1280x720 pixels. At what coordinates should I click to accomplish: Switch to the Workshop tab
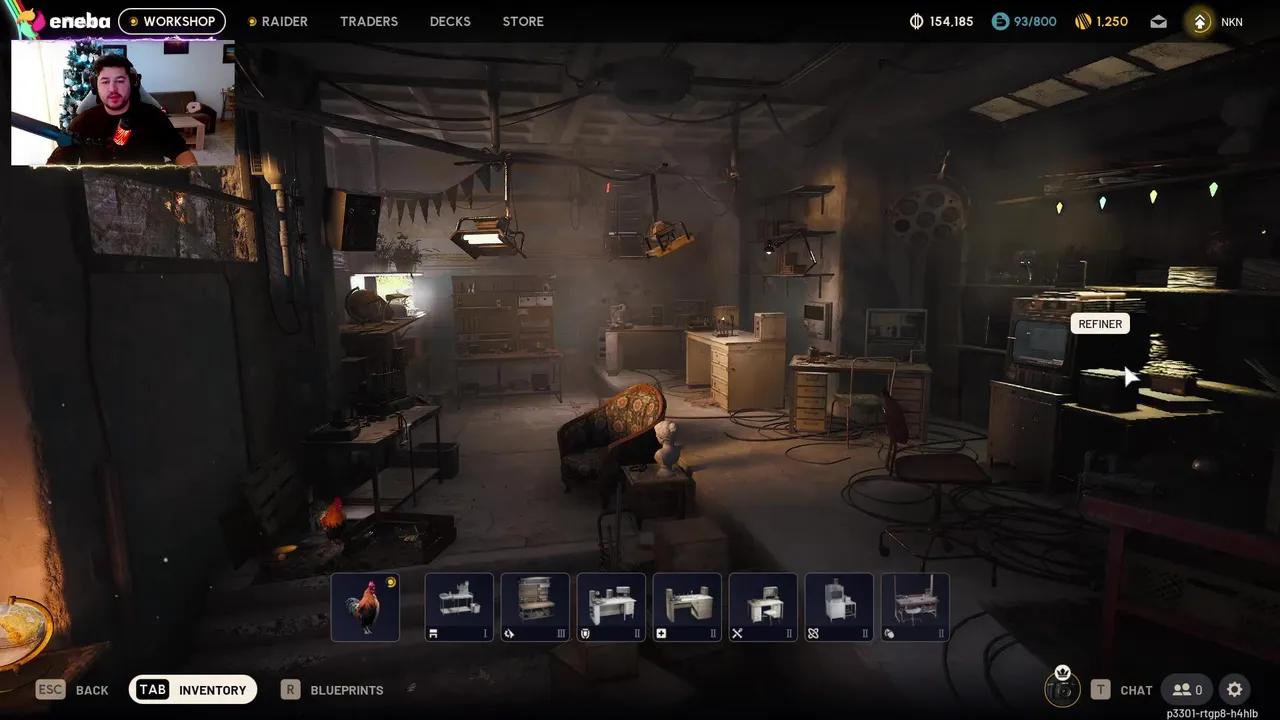click(x=172, y=21)
